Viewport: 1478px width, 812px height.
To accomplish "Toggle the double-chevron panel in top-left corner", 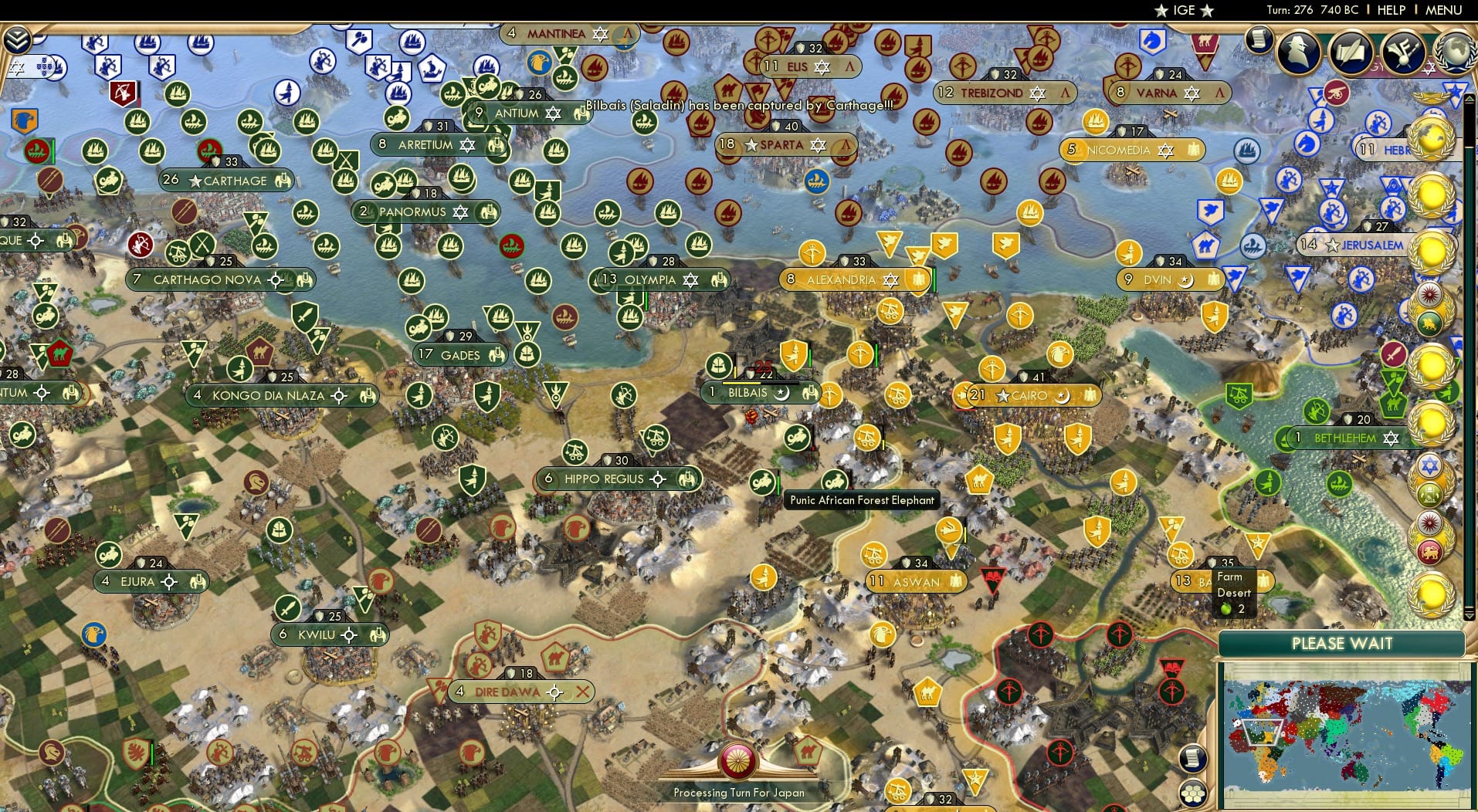I will pyautogui.click(x=16, y=39).
